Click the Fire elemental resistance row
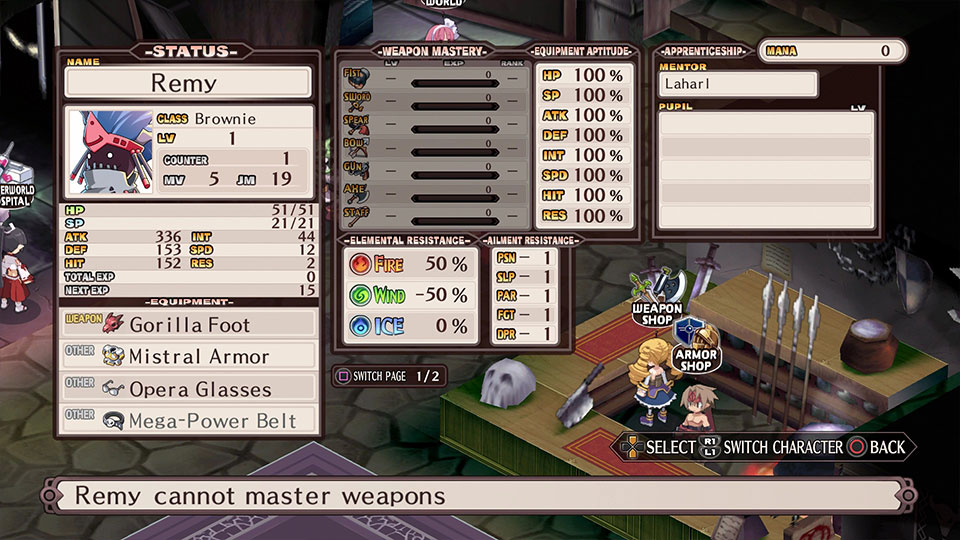This screenshot has height=540, width=960. click(410, 265)
